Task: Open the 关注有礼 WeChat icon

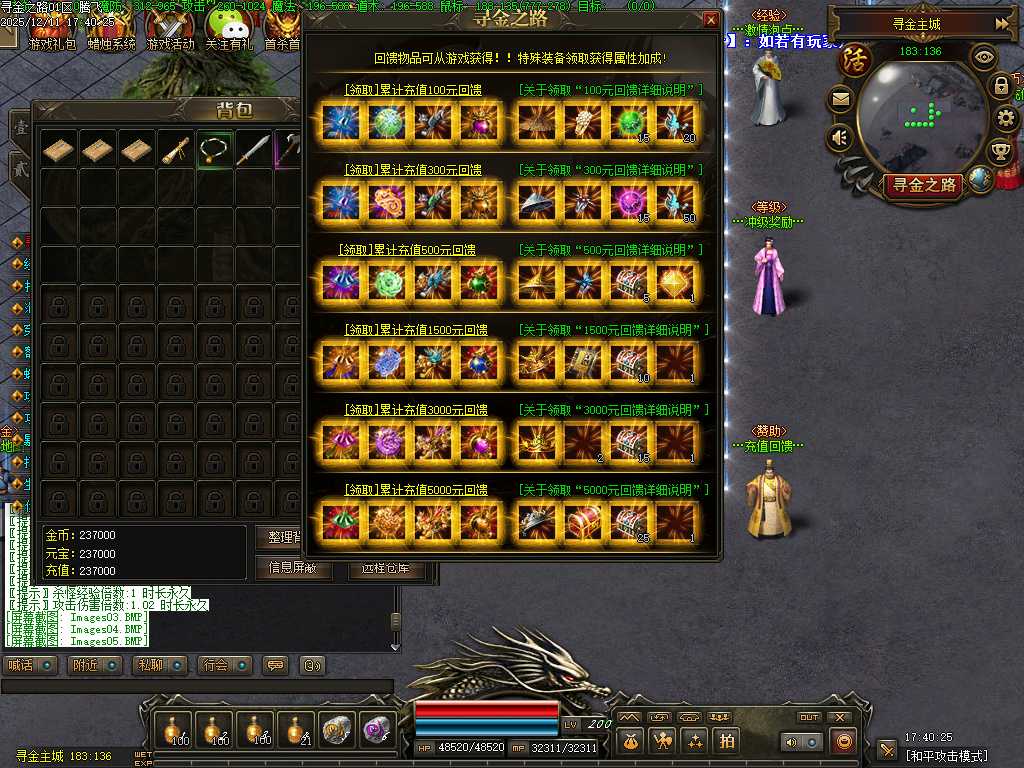Action: pos(227,30)
